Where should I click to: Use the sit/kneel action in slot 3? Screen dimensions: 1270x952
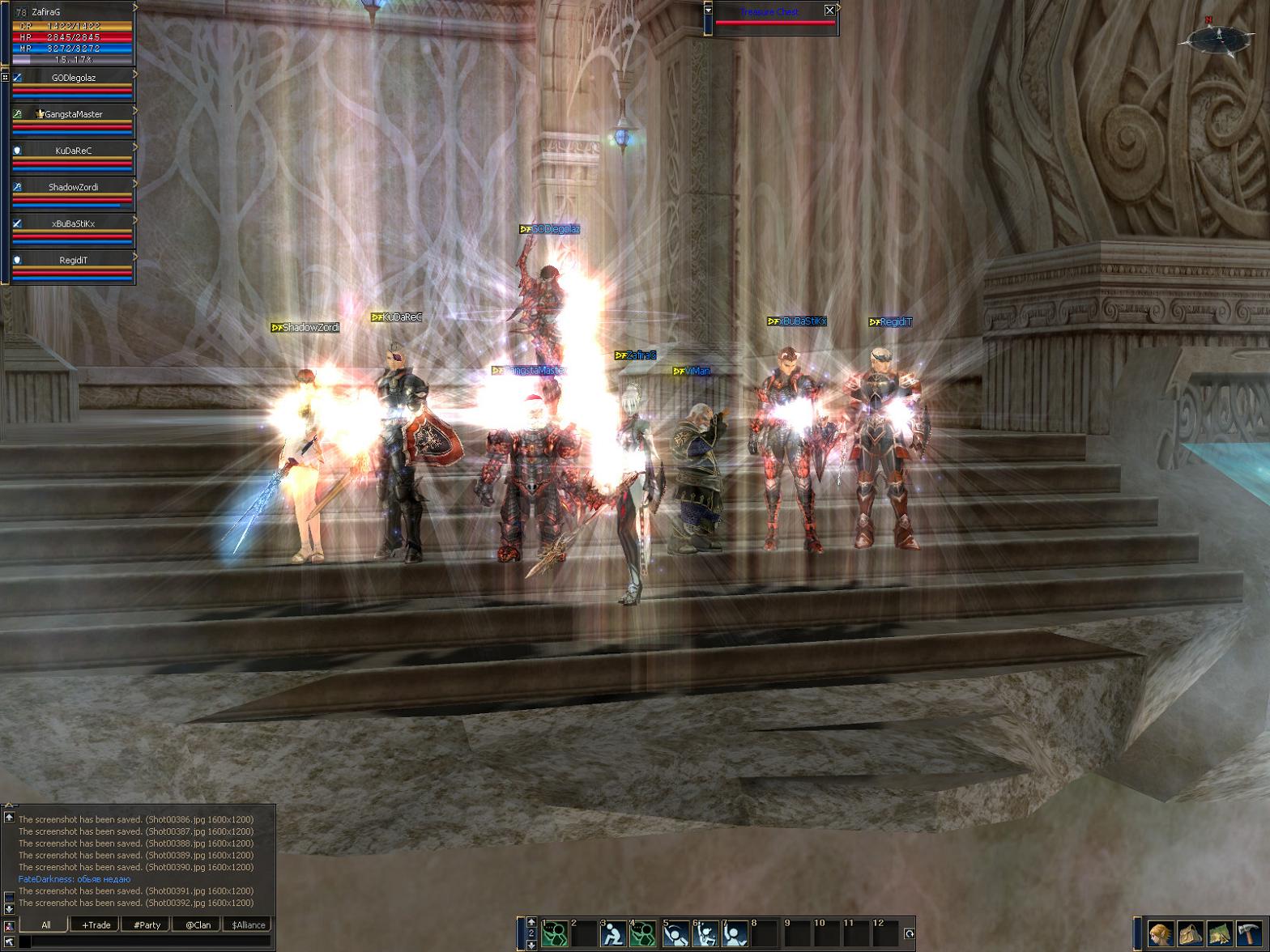(x=613, y=934)
